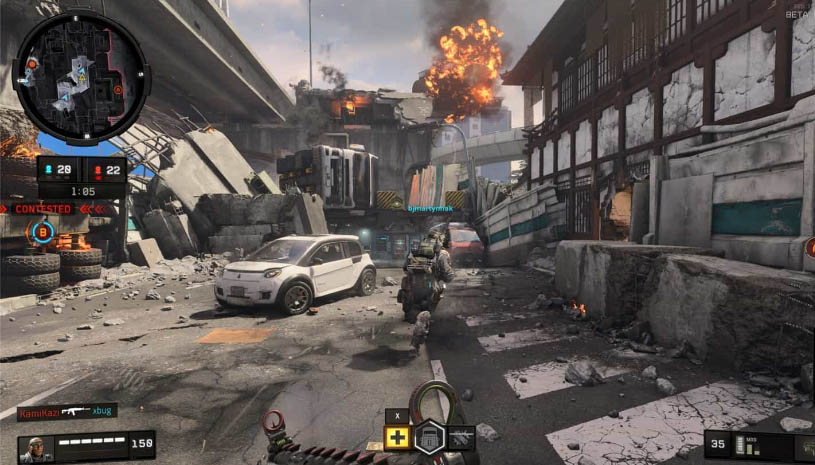This screenshot has width=815, height=465.
Task: Activate the hexagonal specialist ability icon
Action: point(429,437)
